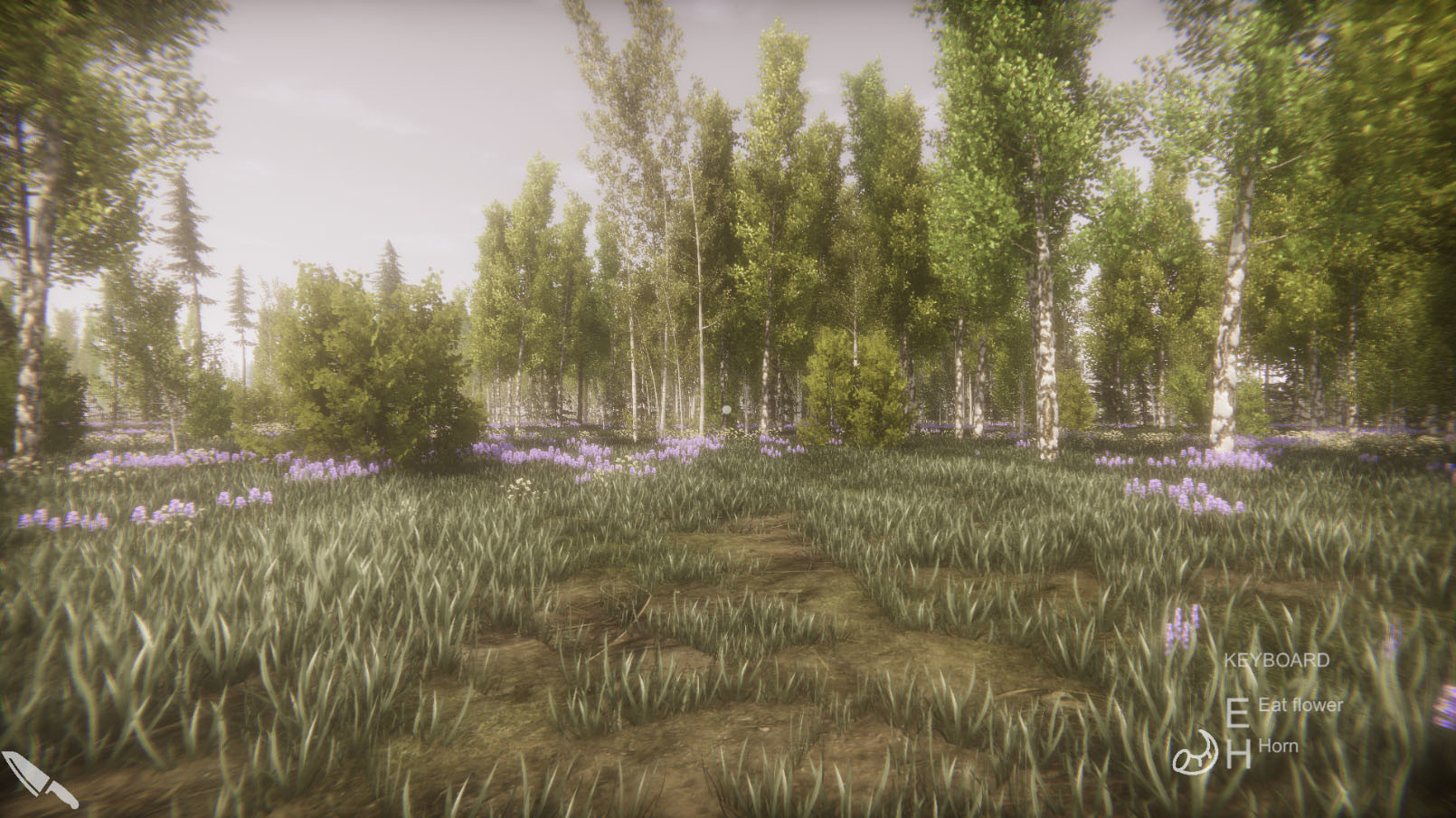Click the small crosshair dot at screen center
The height and width of the screenshot is (818, 1456).
(727, 409)
